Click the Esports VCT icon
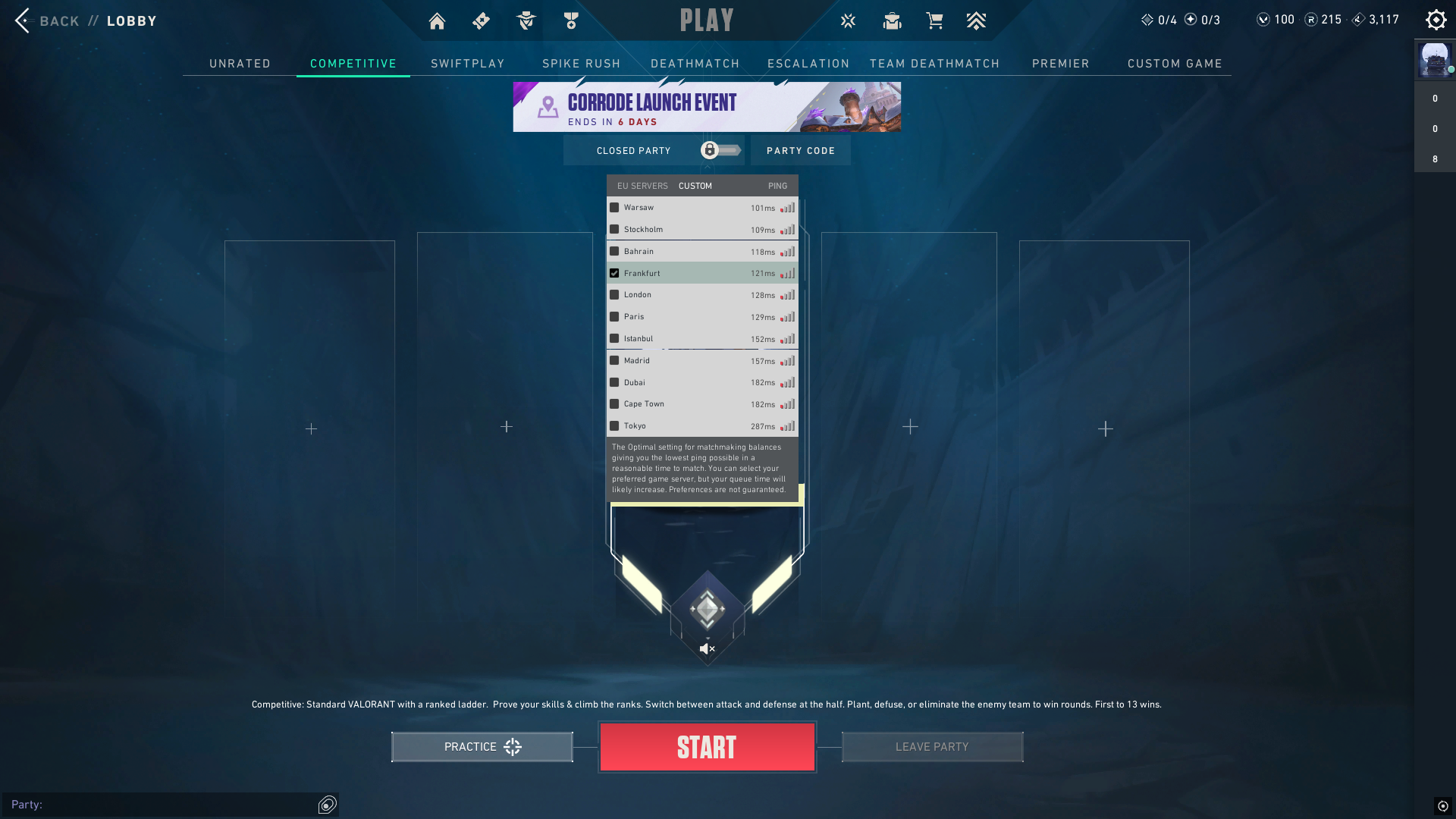The height and width of the screenshot is (819, 1456). (848, 20)
